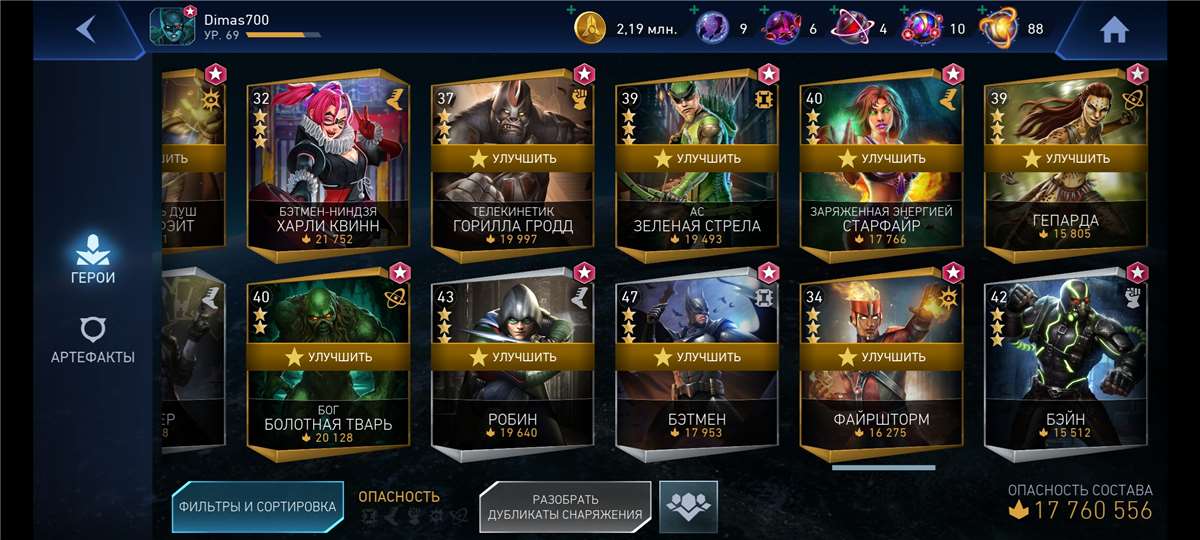Screen dimensions: 1200x540
Task: Click the team icon button beside Разобрать
Action: point(688,506)
